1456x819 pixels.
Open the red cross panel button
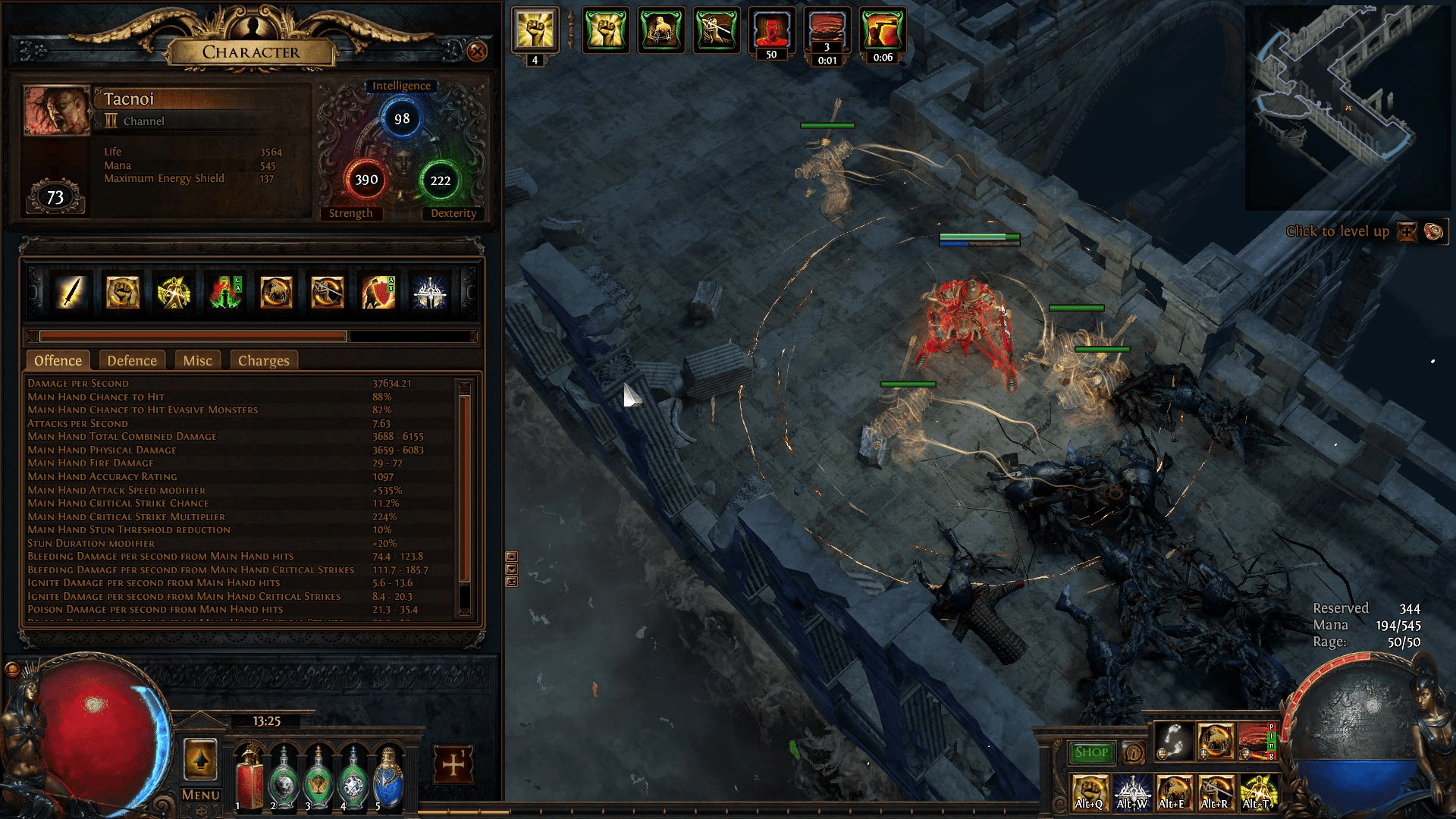pos(453,764)
